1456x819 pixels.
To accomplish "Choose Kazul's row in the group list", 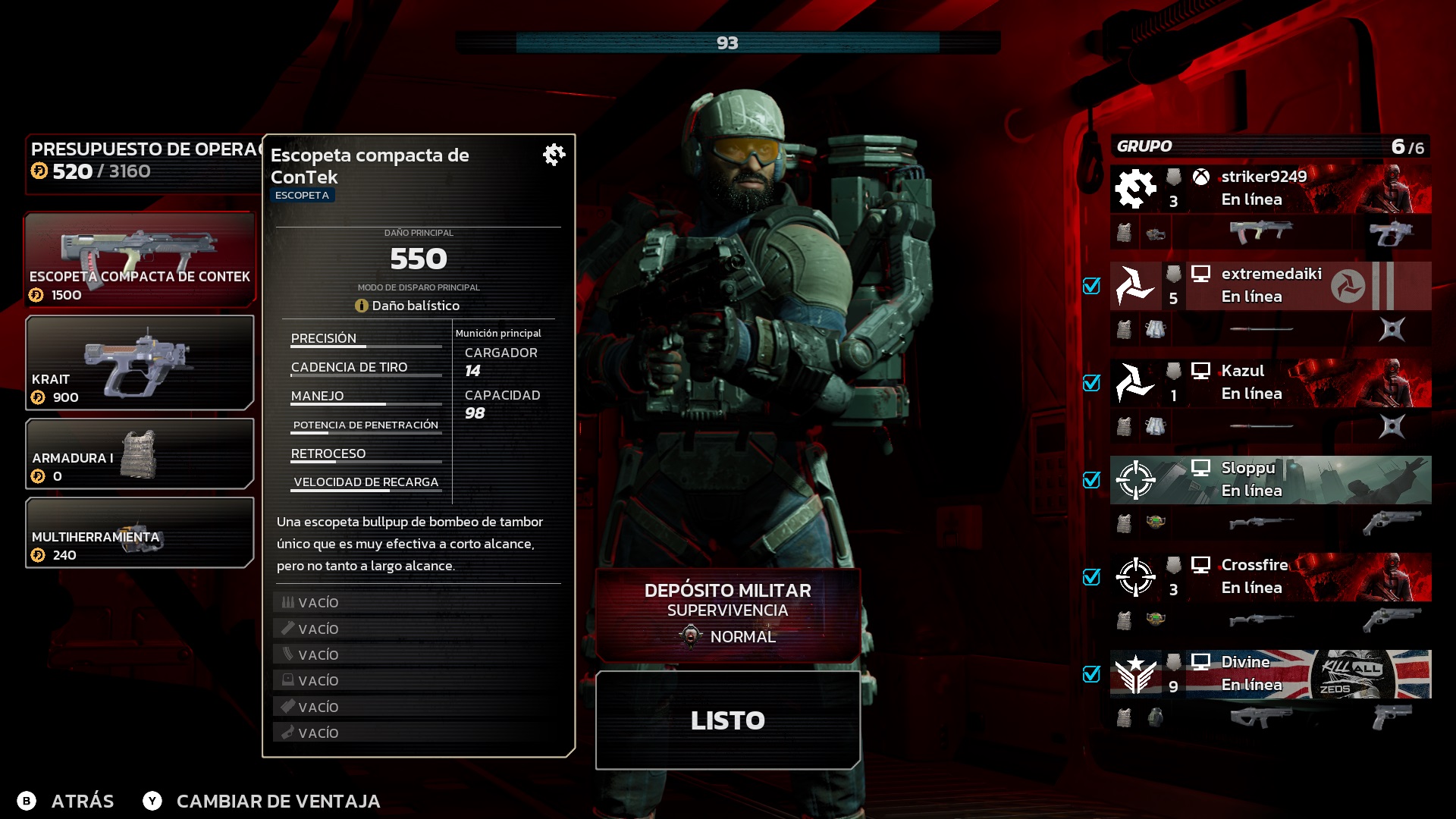I will [1270, 383].
